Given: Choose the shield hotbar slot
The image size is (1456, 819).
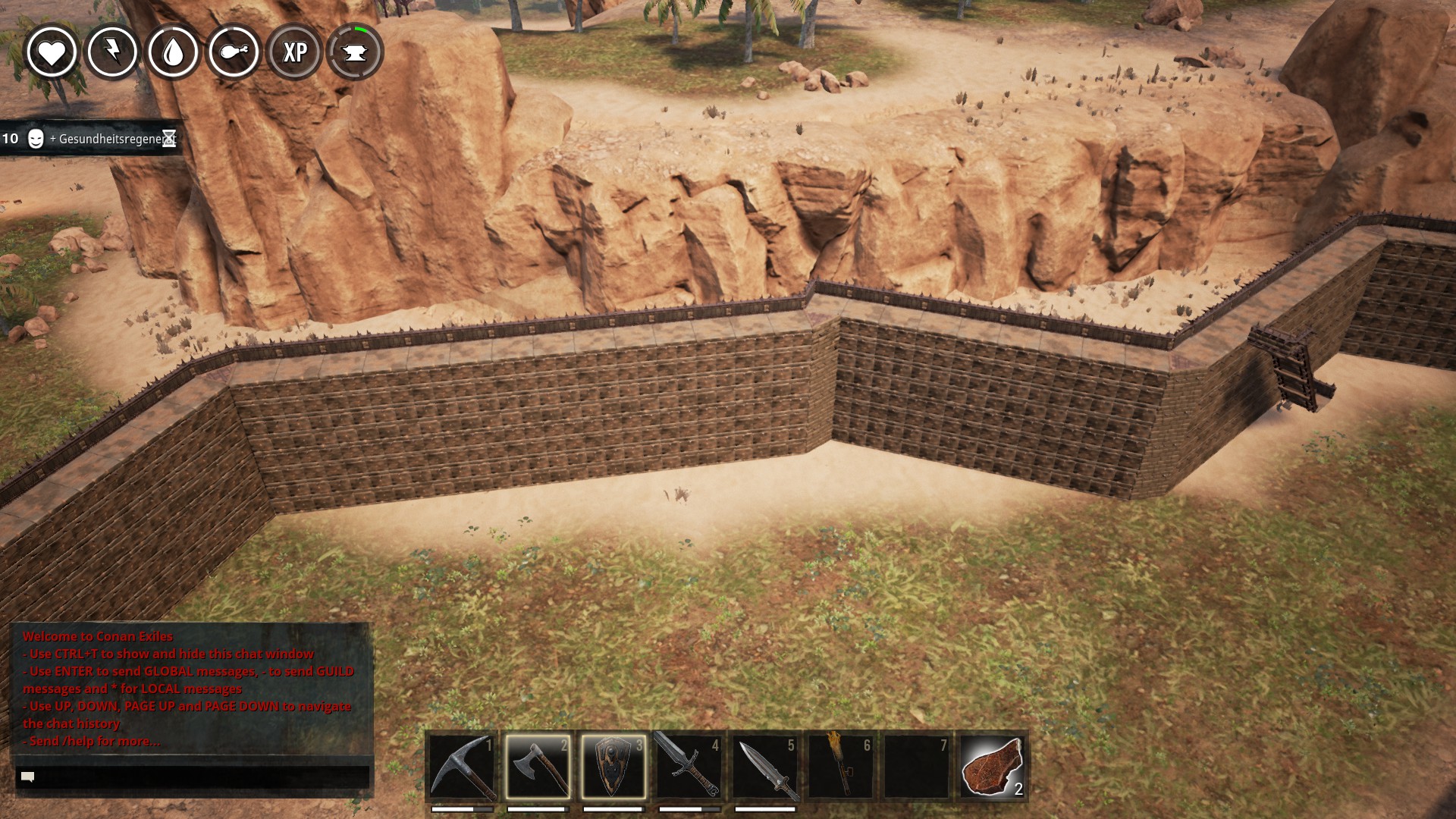Looking at the screenshot, I should click(613, 767).
